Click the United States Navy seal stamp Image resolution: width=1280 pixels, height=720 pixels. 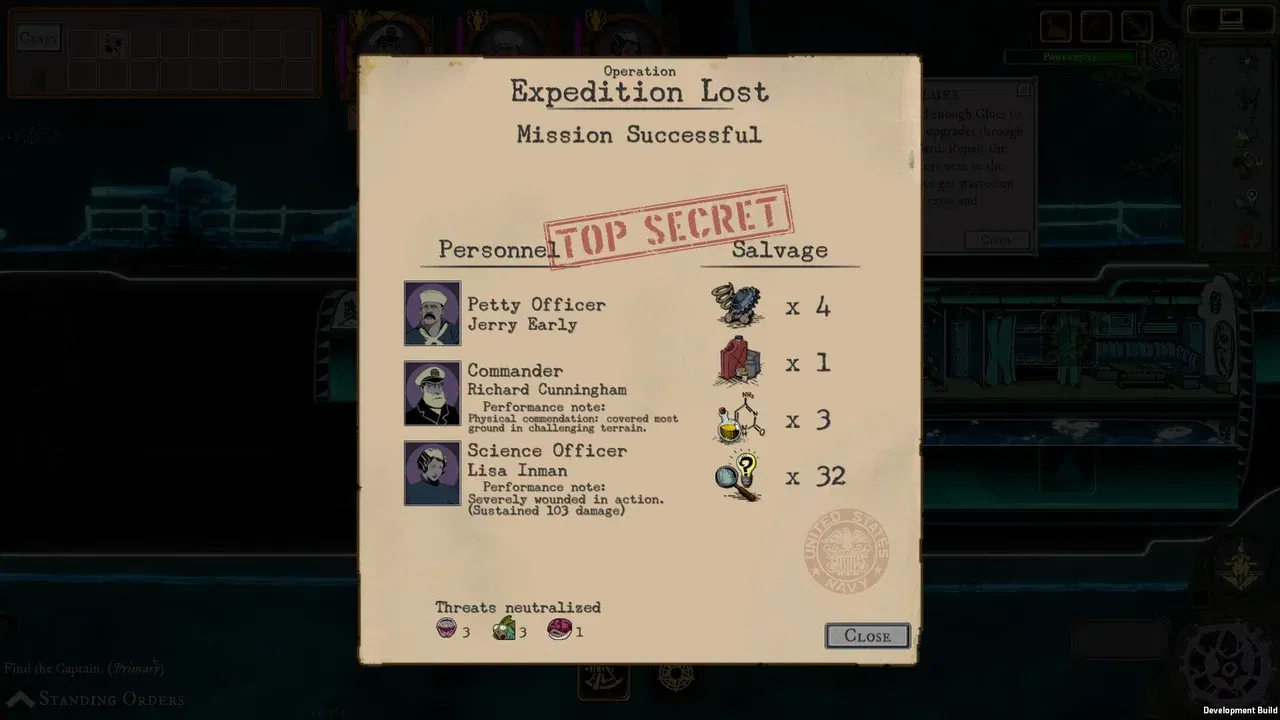[845, 551]
